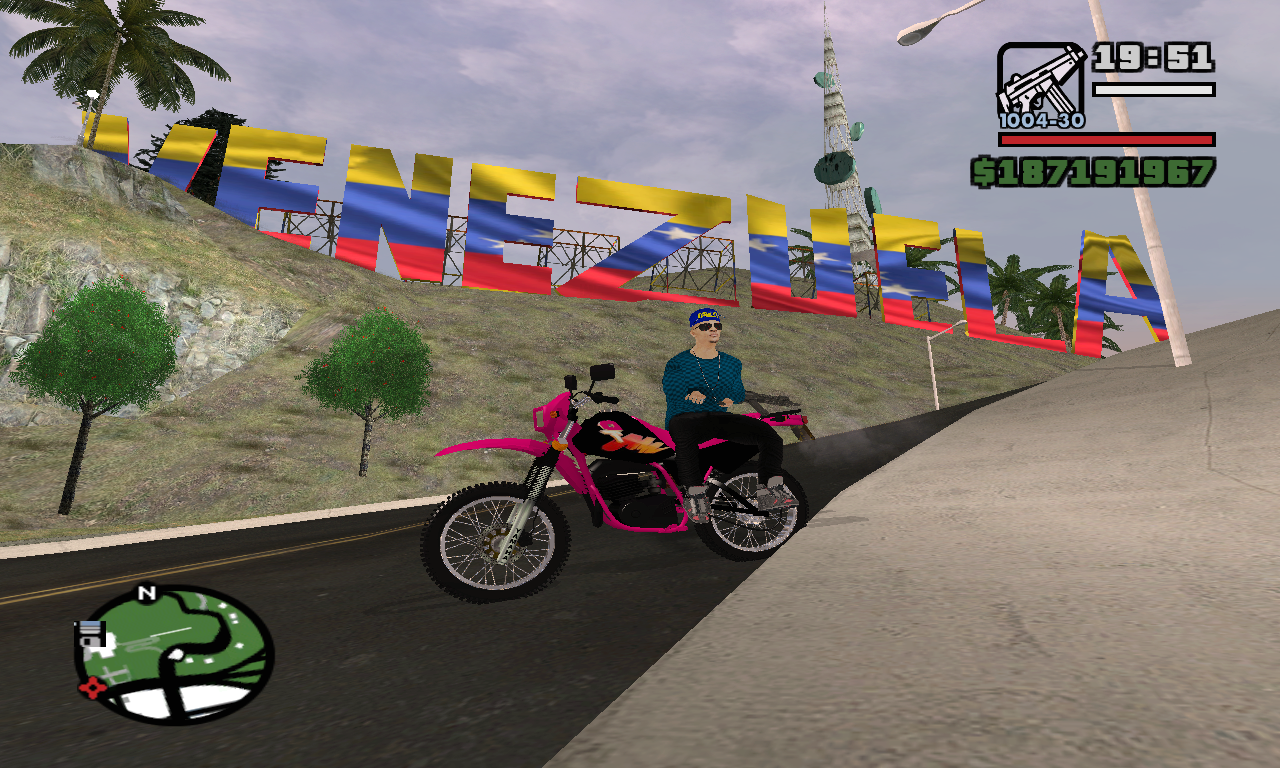Select the MP5 weapon icon in the HUD

point(1040,80)
